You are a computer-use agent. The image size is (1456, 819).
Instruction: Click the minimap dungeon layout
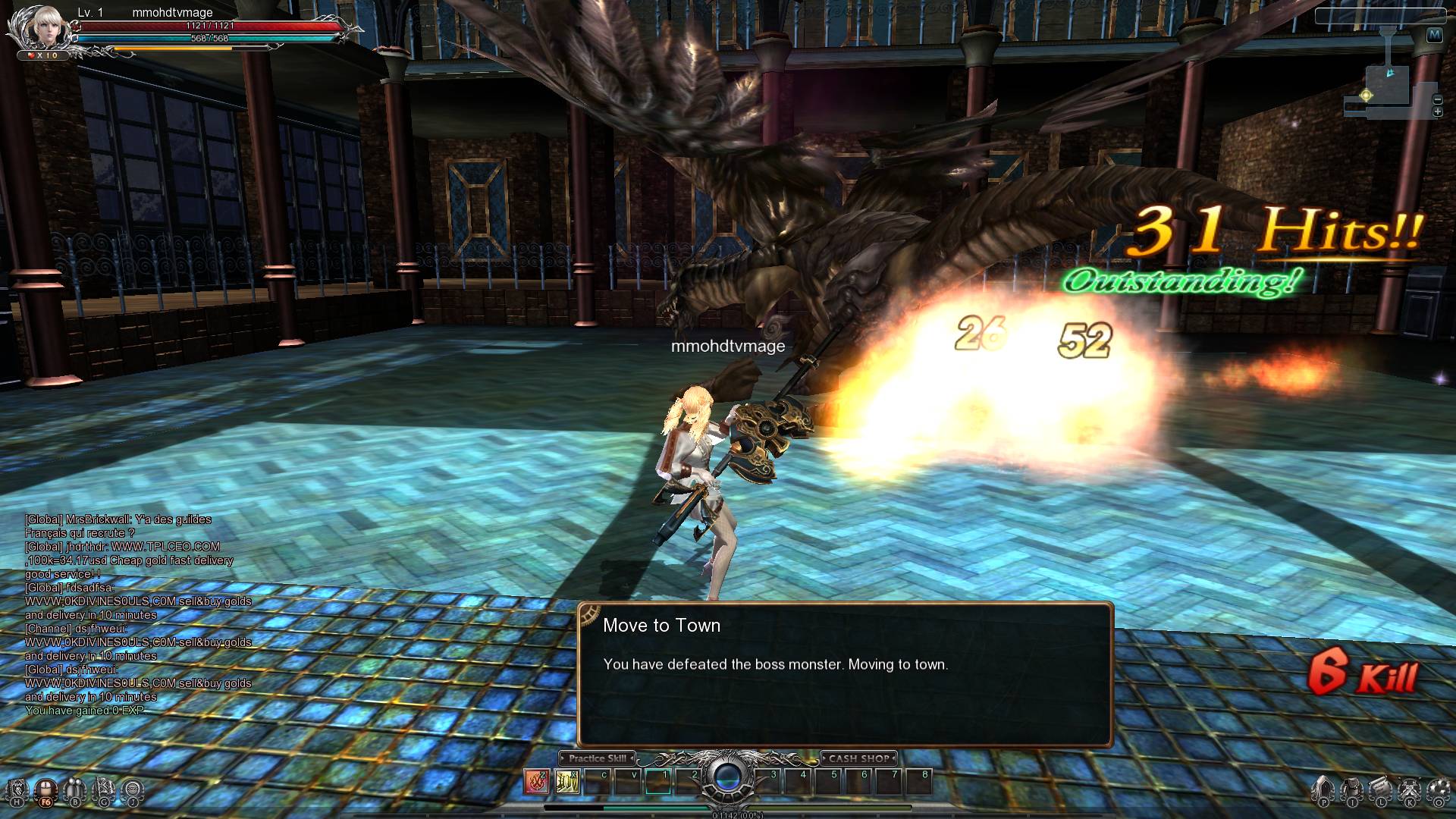(x=1386, y=87)
